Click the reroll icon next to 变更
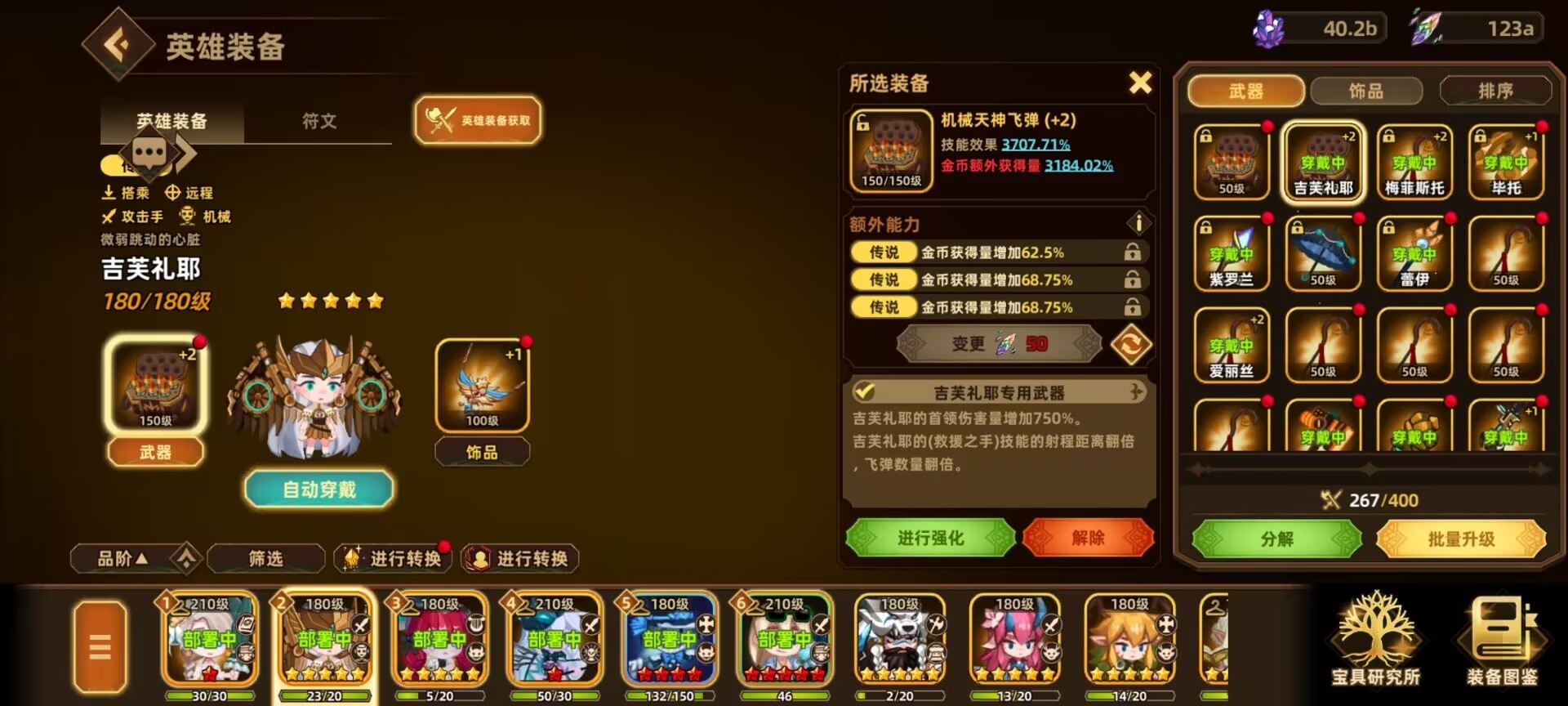The image size is (1568, 706). (1134, 343)
